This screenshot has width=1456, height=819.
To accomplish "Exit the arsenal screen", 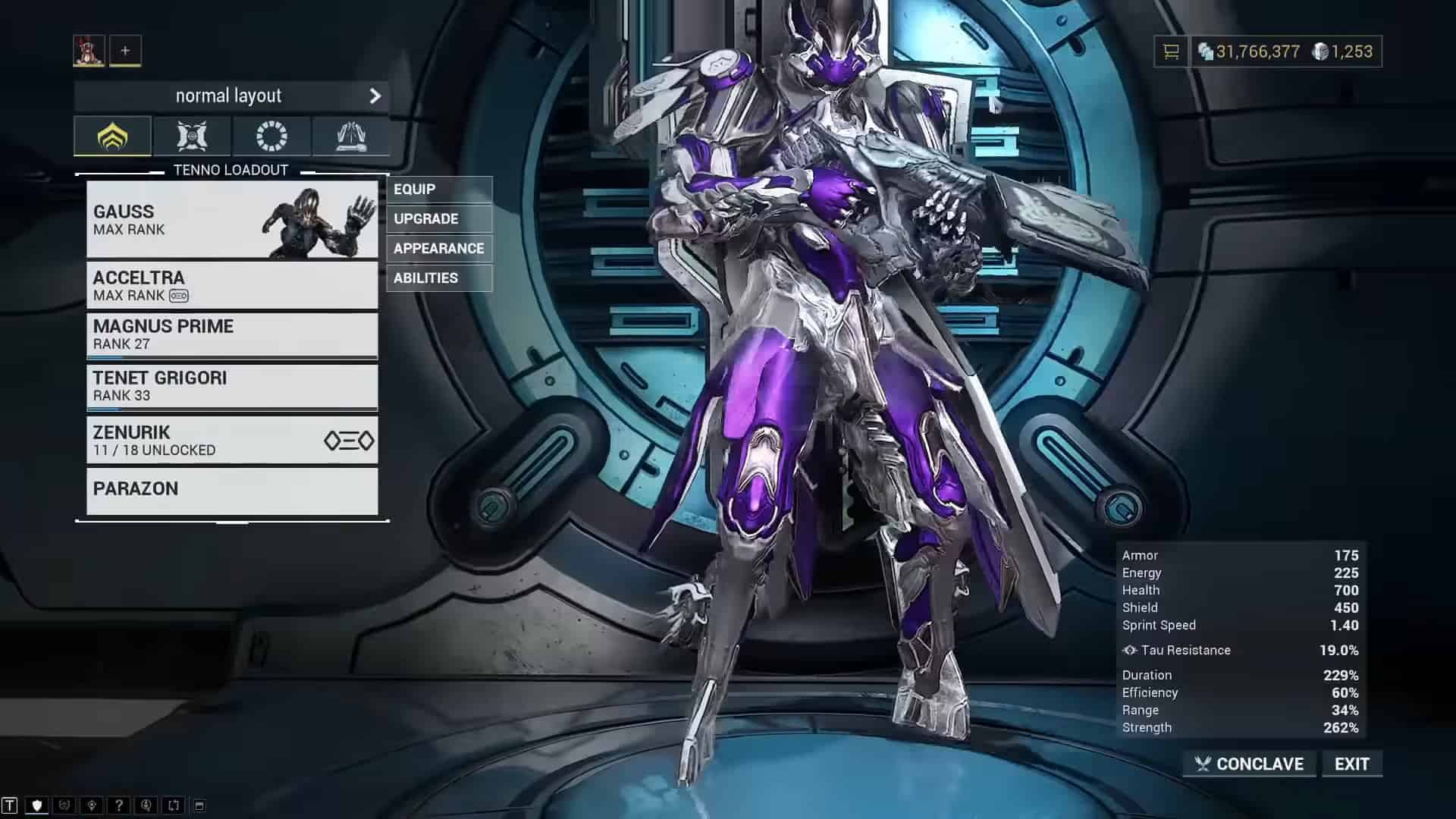I will pos(1351,764).
